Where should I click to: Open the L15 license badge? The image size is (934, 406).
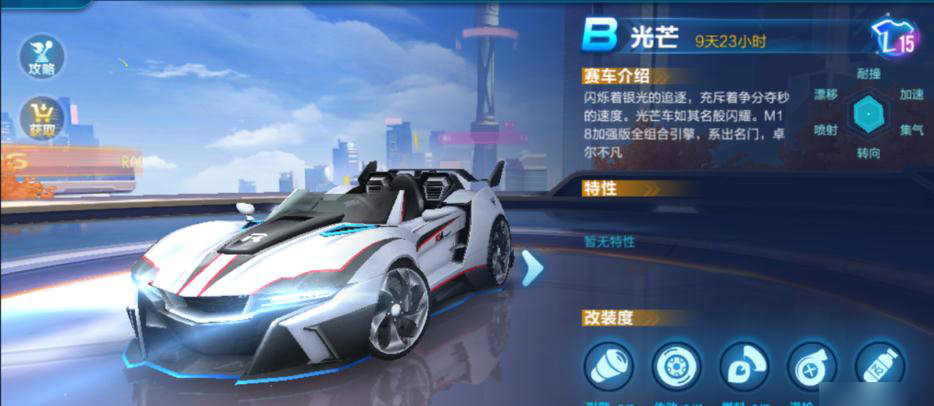click(894, 38)
